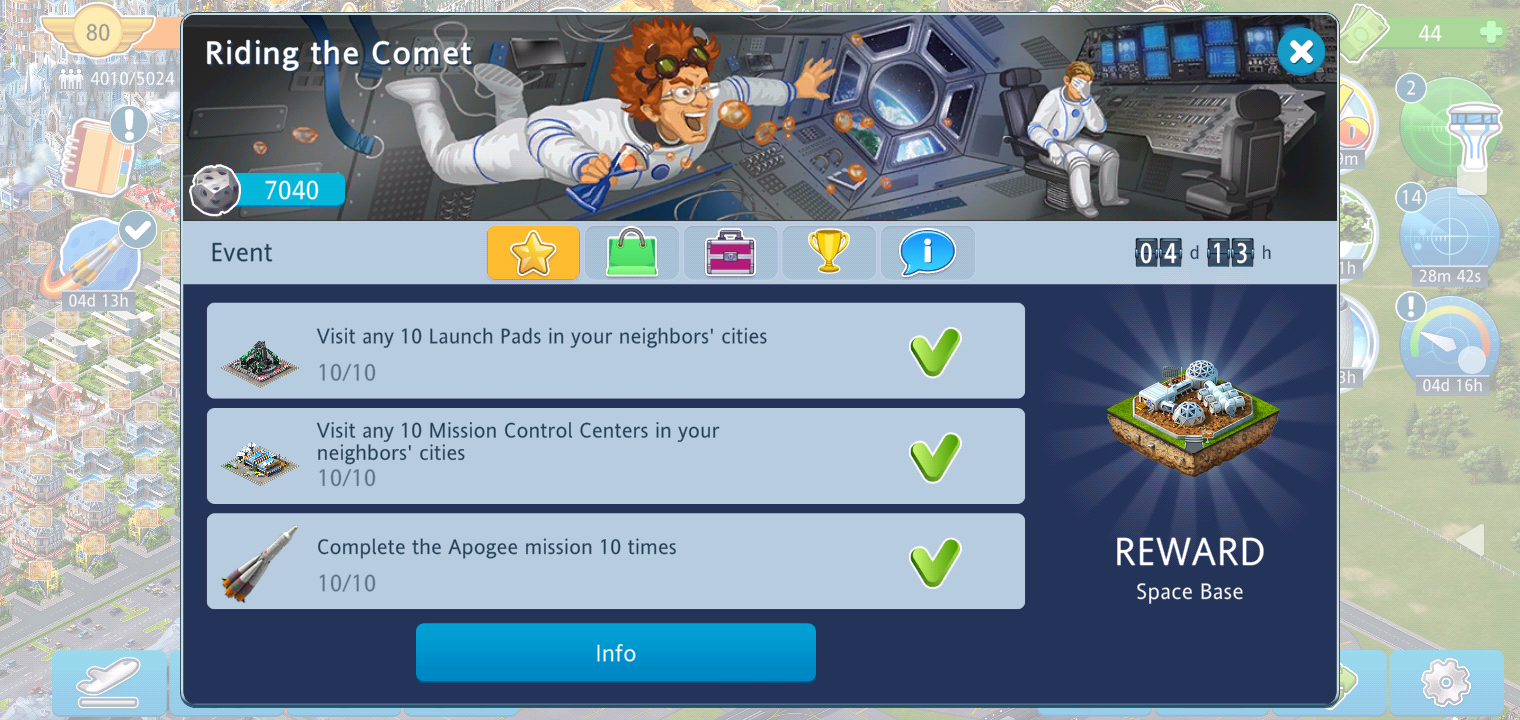Open the settings gear icon
The width and height of the screenshot is (1520, 720).
click(1445, 683)
